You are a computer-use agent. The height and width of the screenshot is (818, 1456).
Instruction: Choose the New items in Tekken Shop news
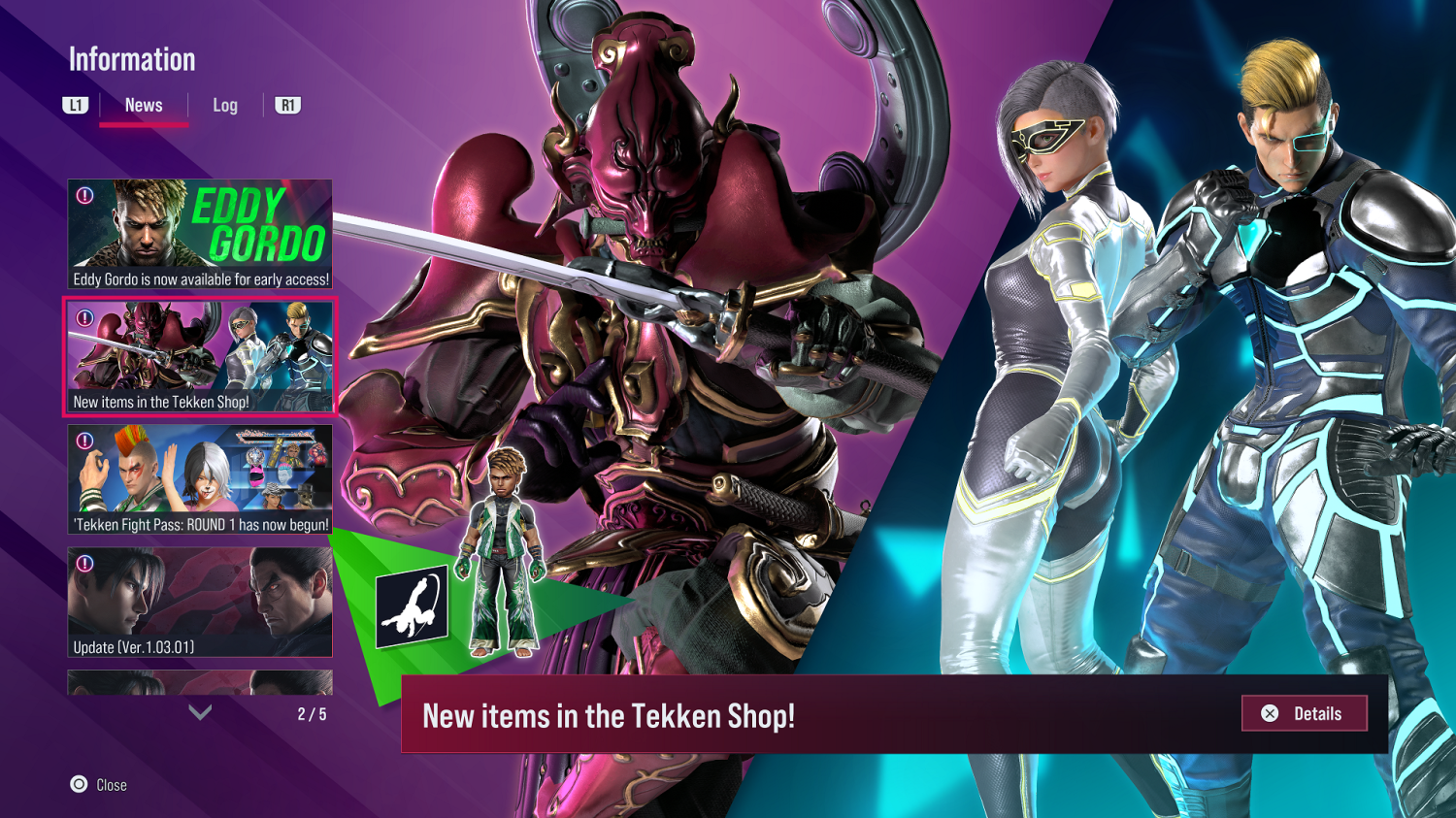point(200,357)
